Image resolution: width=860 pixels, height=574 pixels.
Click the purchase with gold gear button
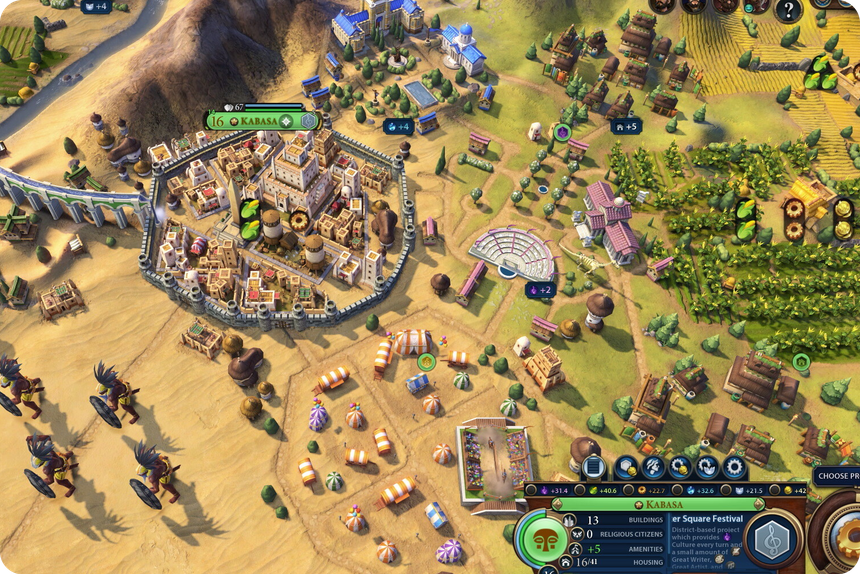pyautogui.click(x=681, y=466)
